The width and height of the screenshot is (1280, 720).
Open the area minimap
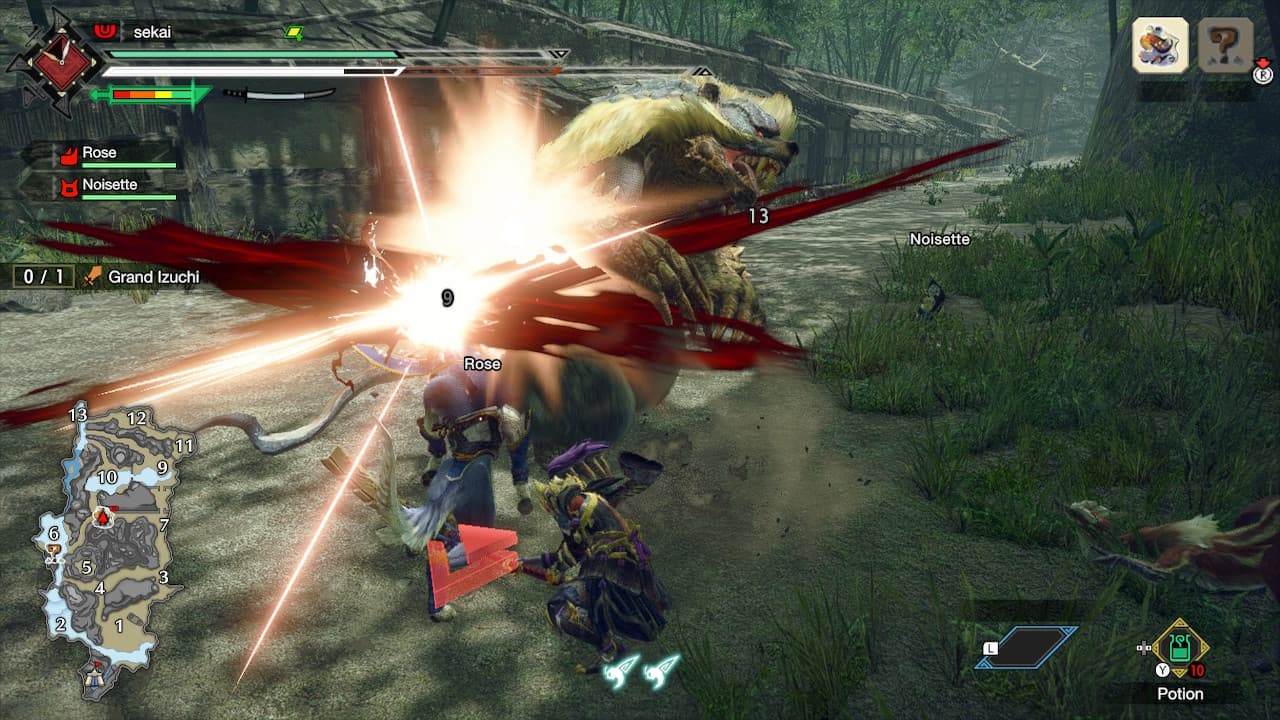coord(112,548)
